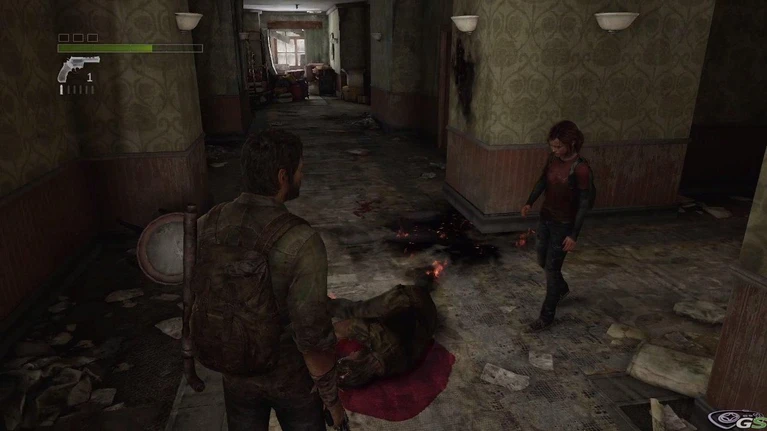The height and width of the screenshot is (431, 767).
Task: Select the revolver weapon icon
Action: [78, 68]
